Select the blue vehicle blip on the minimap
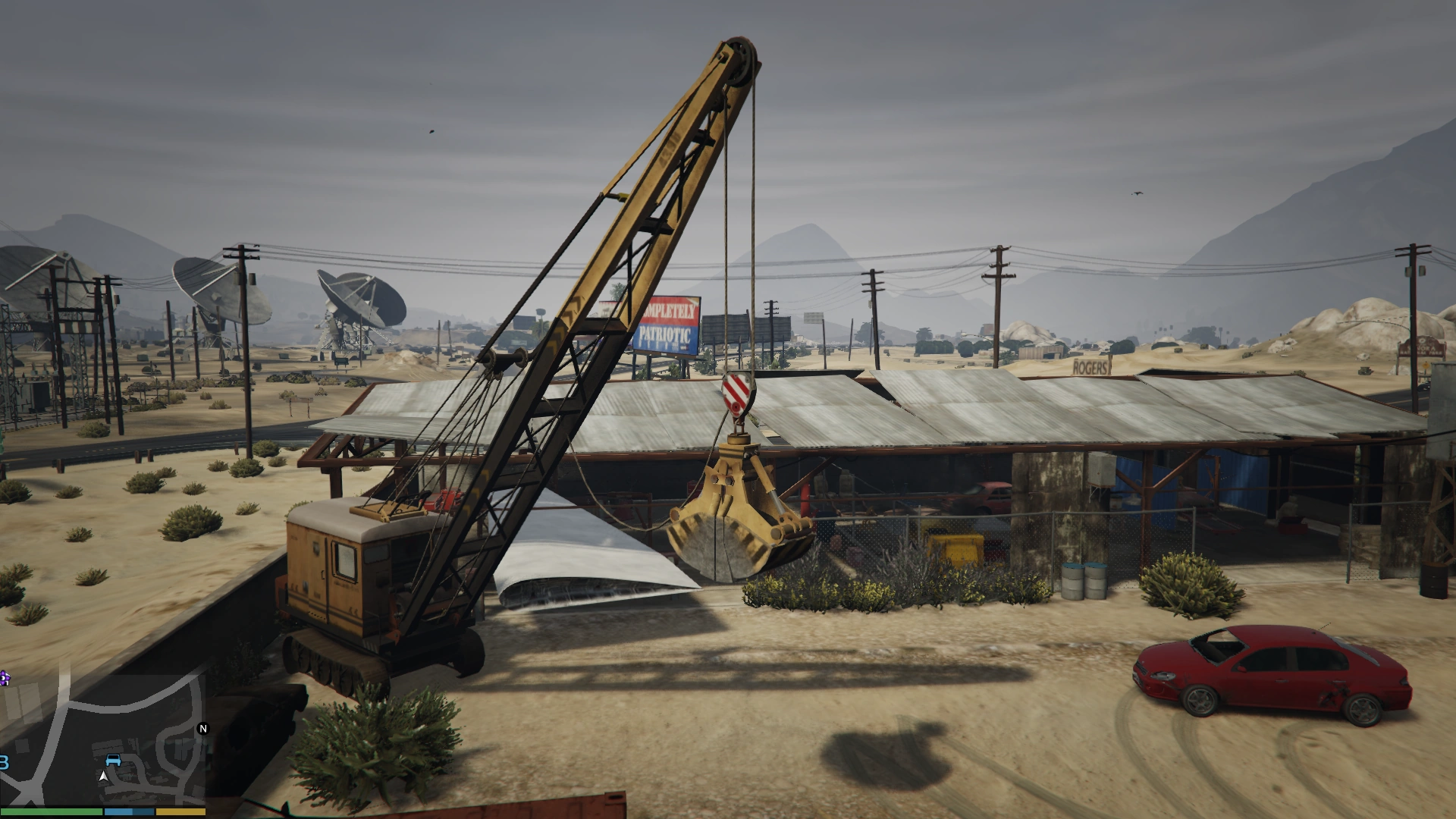This screenshot has width=1456, height=819. [113, 760]
